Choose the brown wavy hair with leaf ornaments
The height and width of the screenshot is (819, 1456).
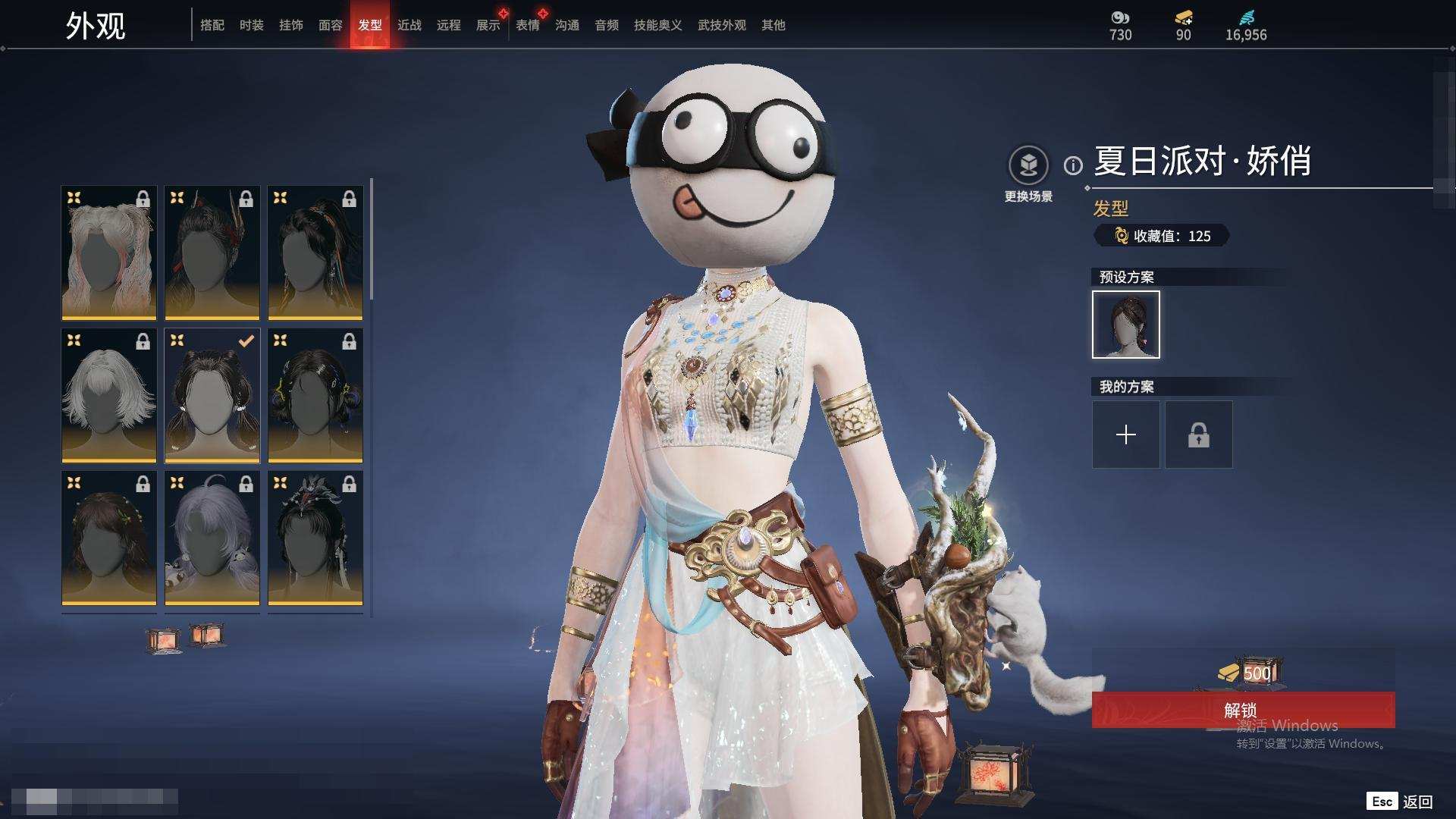pos(109,538)
